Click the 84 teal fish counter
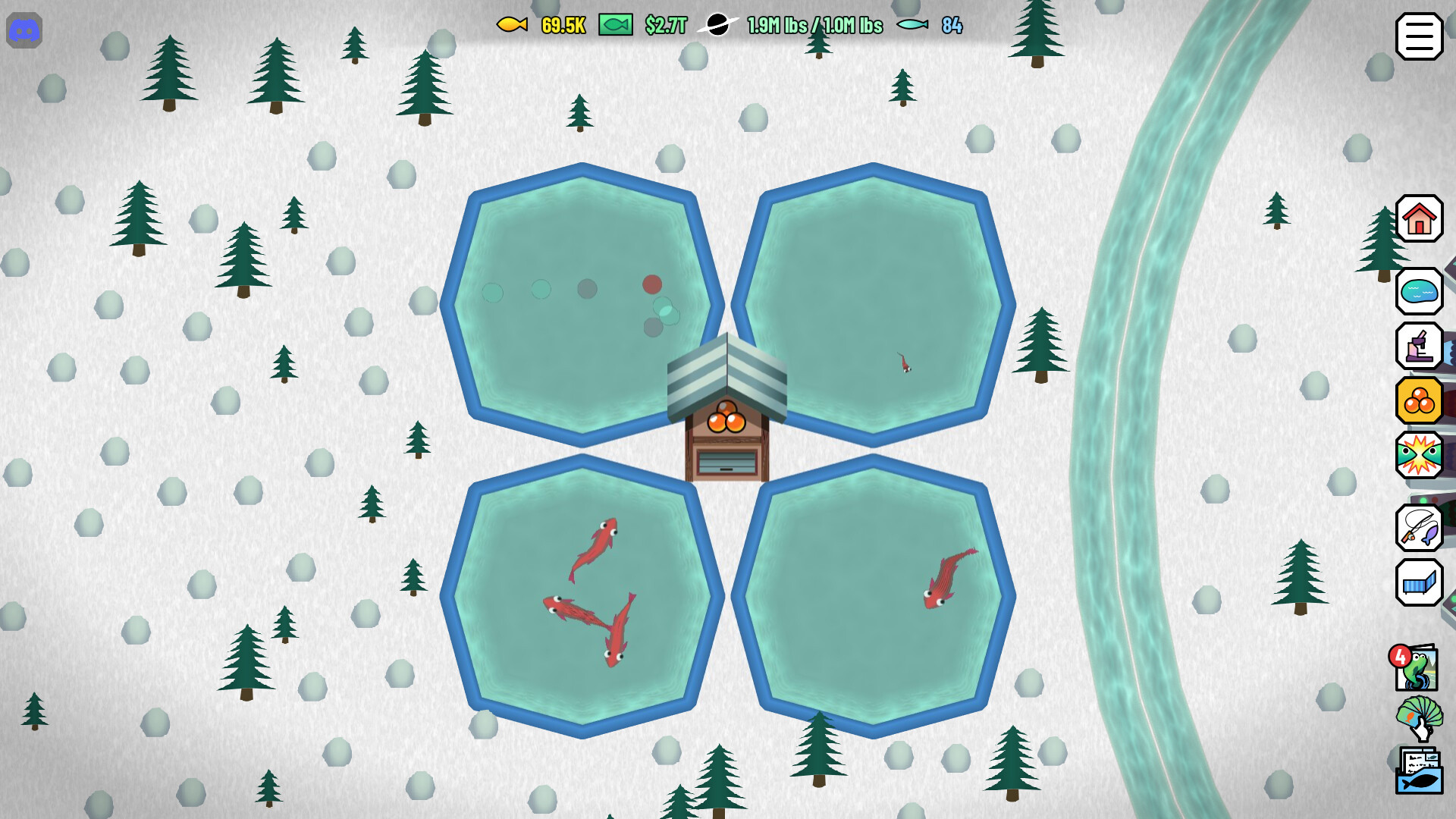This screenshot has height=819, width=1456. [x=952, y=25]
